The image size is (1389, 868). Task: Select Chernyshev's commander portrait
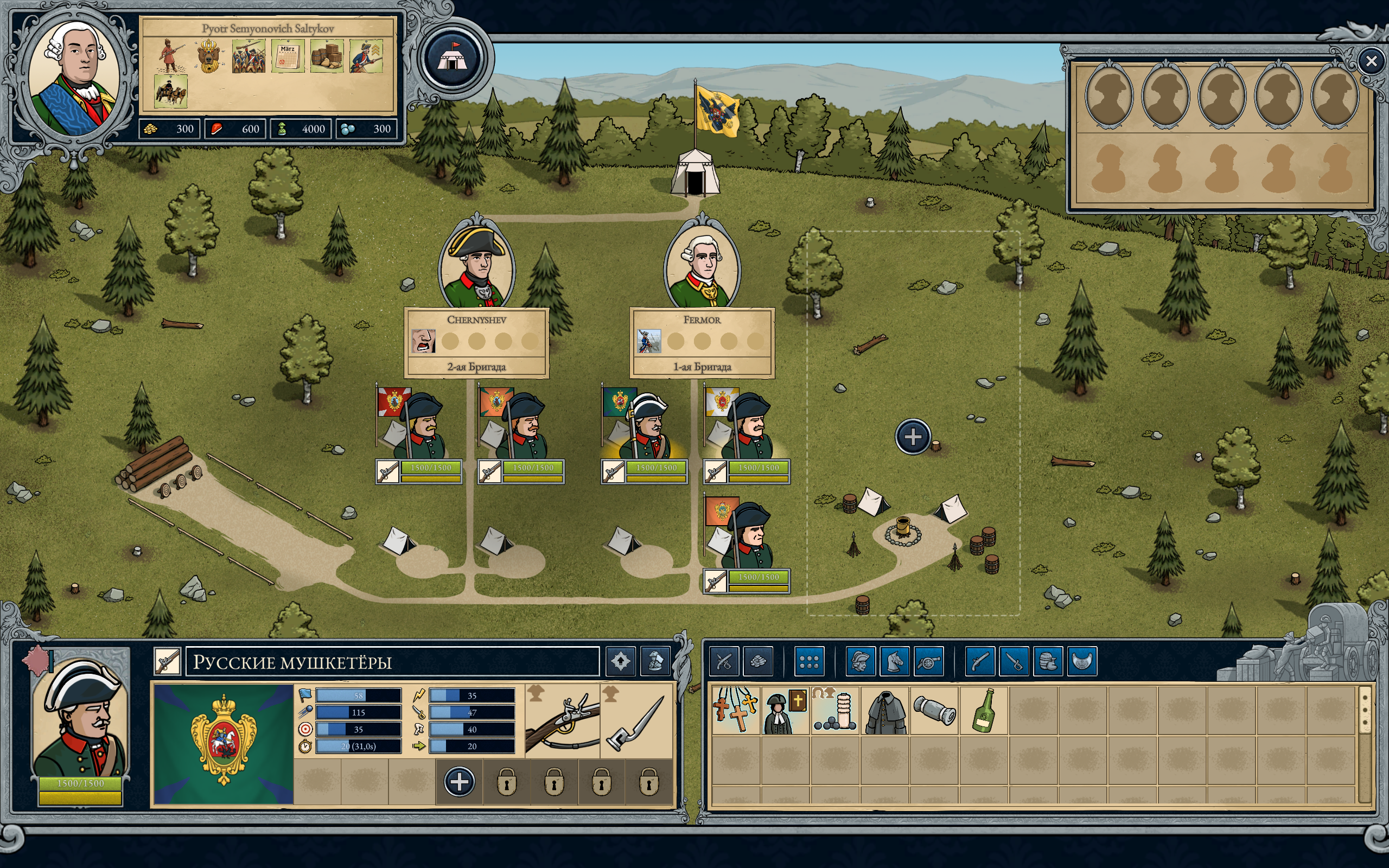tap(476, 264)
